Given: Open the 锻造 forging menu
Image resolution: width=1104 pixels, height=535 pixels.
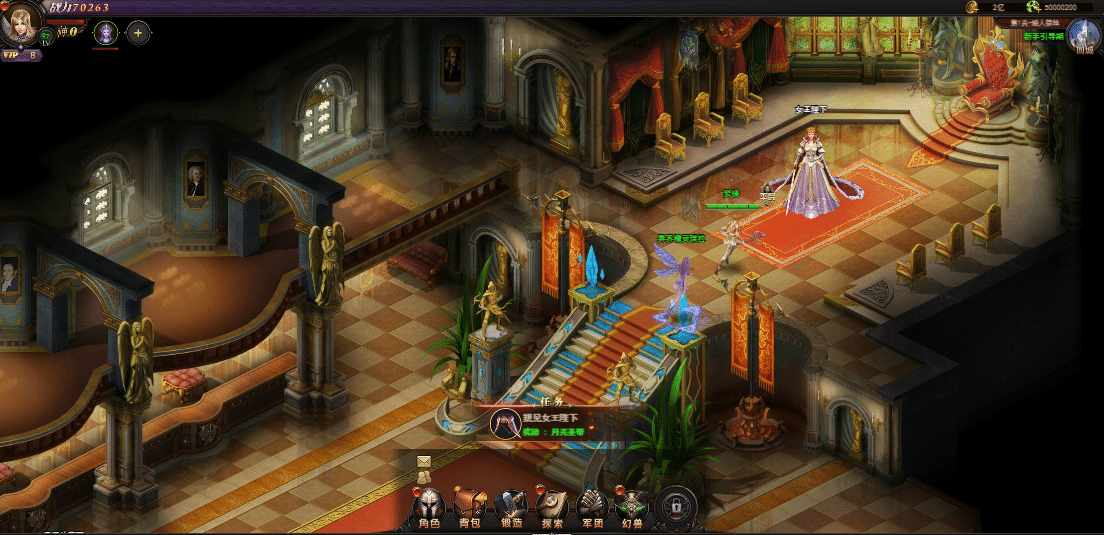Looking at the screenshot, I should 510,508.
